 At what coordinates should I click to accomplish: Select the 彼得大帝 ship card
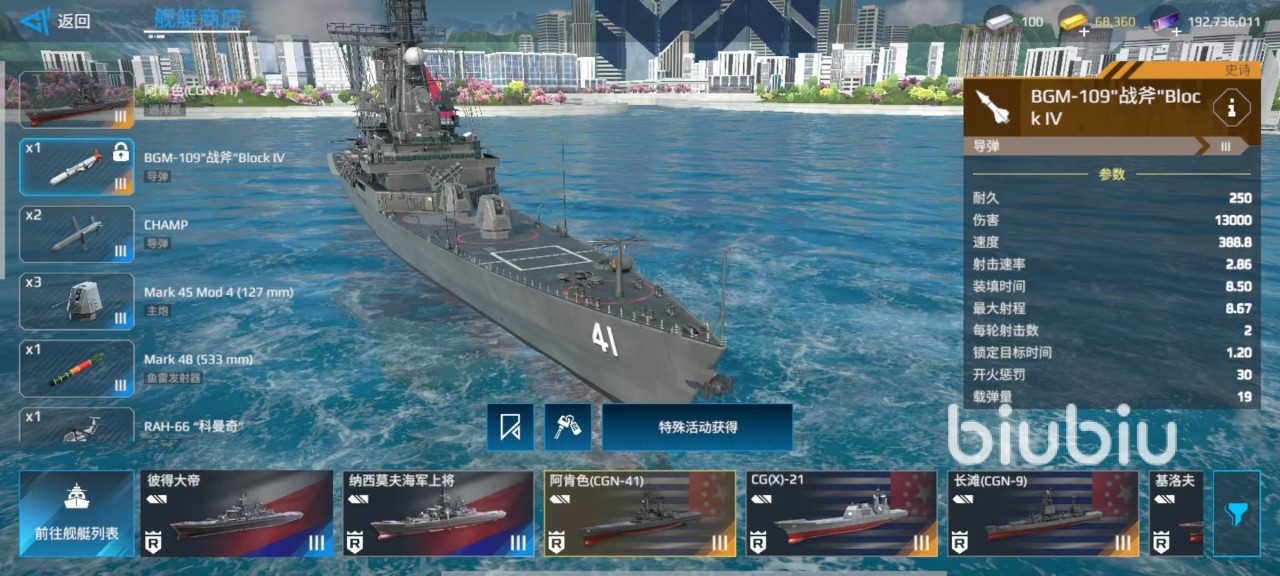pos(236,513)
